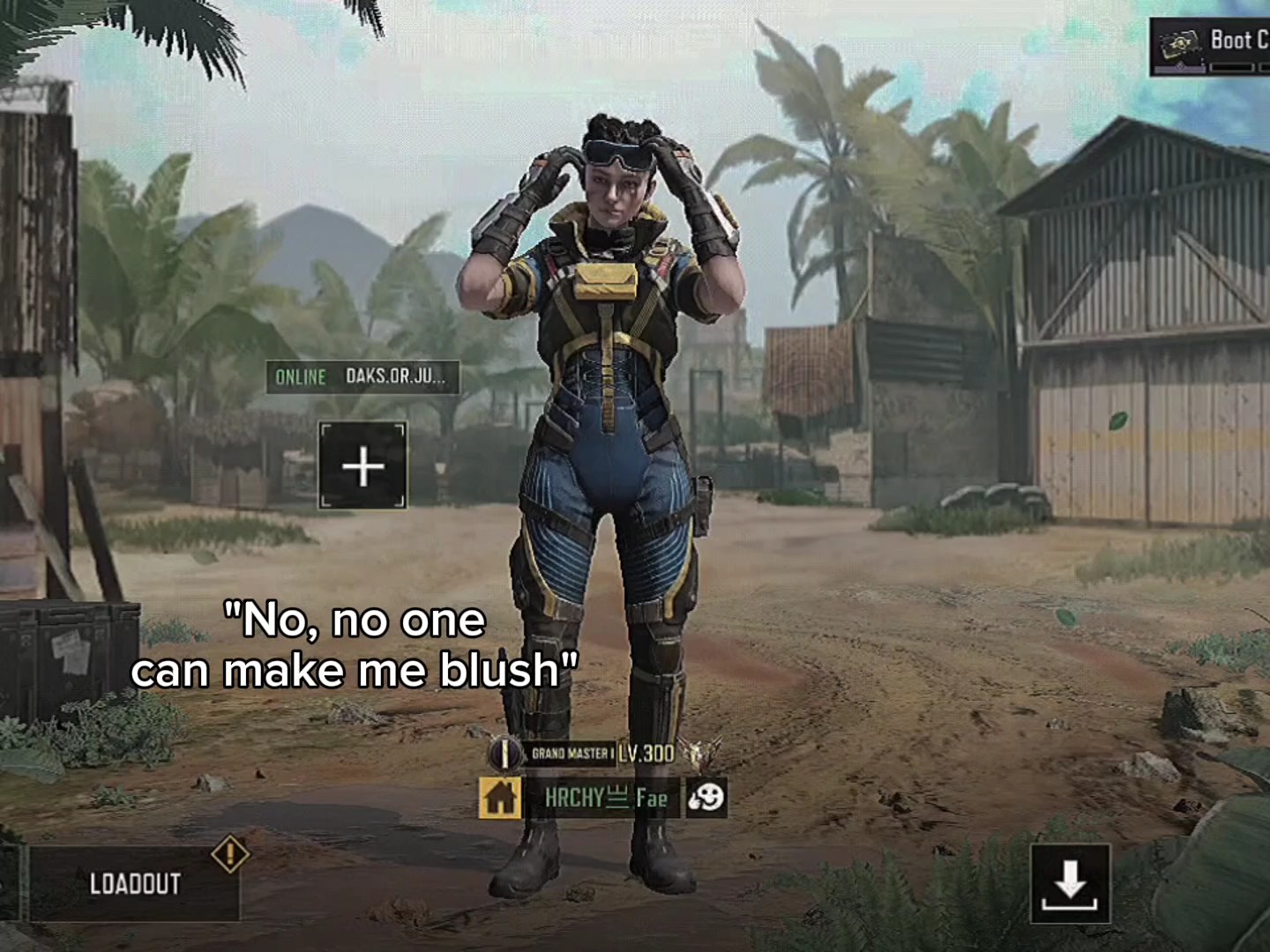The image size is (1270, 952).
Task: Click the yellow home icon
Action: coord(500,798)
